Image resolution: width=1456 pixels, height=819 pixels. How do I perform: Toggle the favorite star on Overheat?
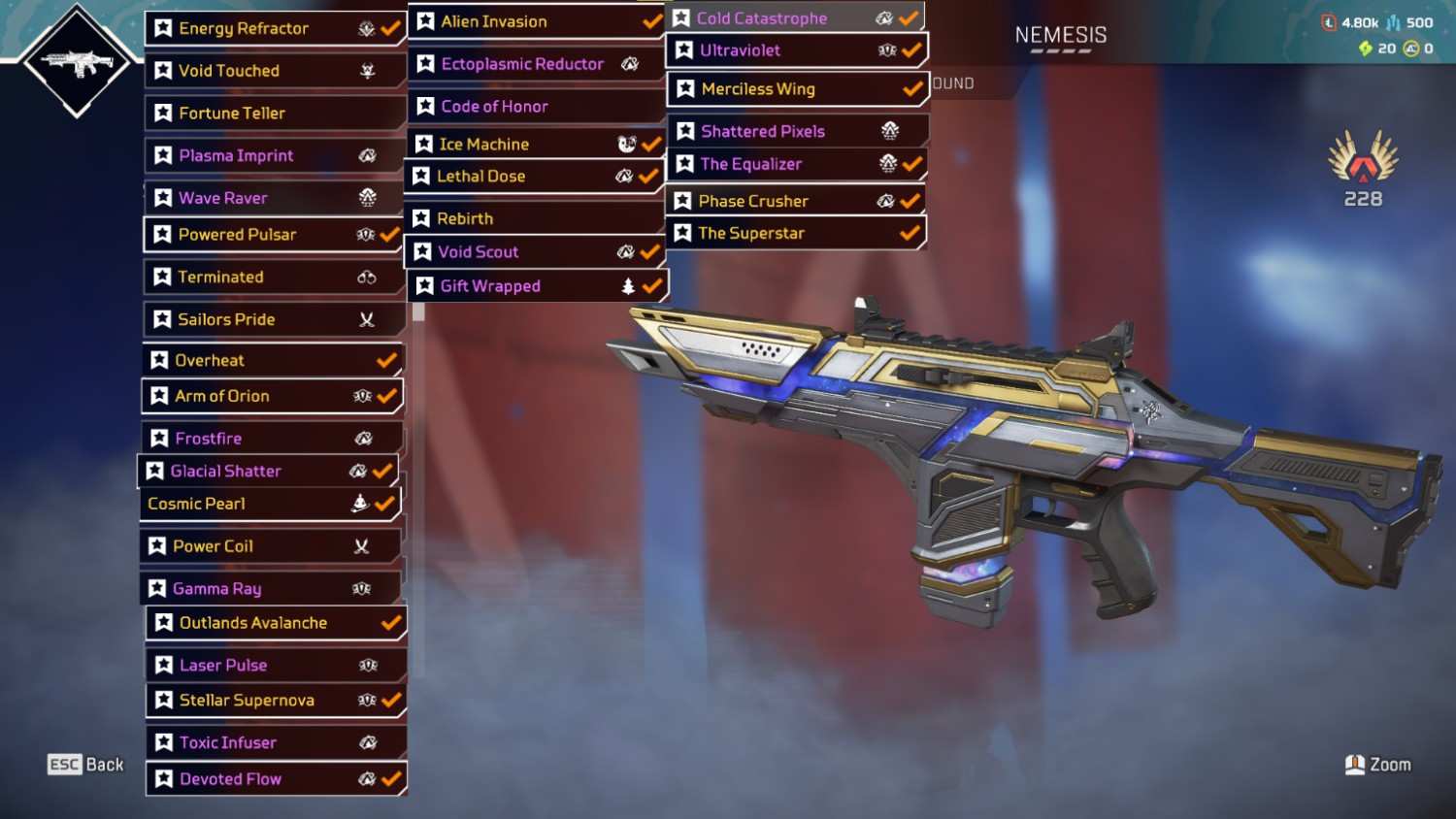(159, 359)
